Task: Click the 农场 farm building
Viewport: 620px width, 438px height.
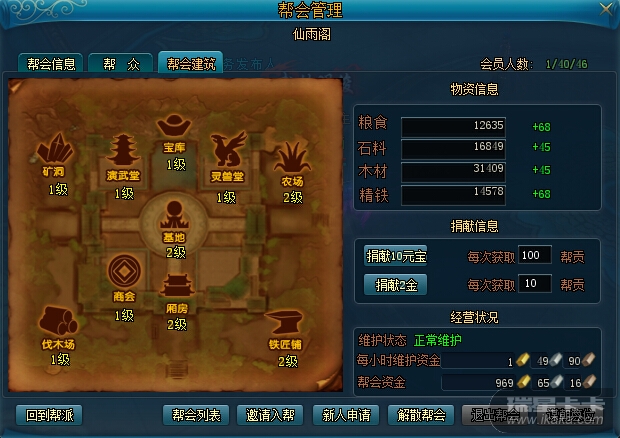Action: pyautogui.click(x=291, y=158)
